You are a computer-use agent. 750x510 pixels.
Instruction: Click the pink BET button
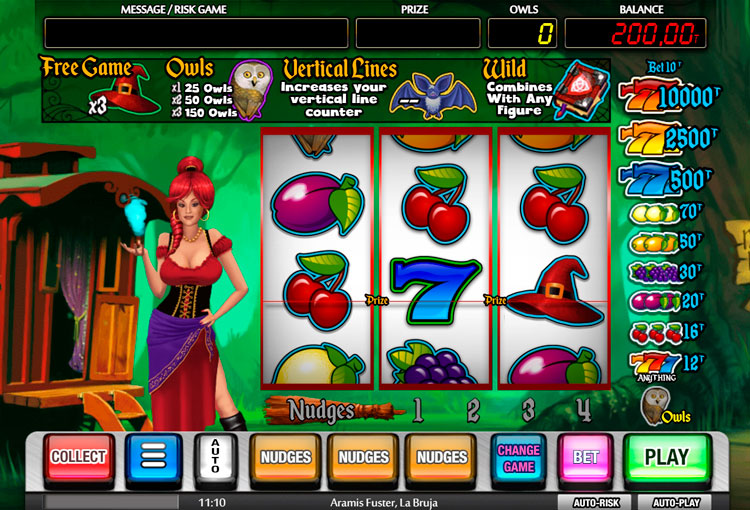pyautogui.click(x=585, y=458)
